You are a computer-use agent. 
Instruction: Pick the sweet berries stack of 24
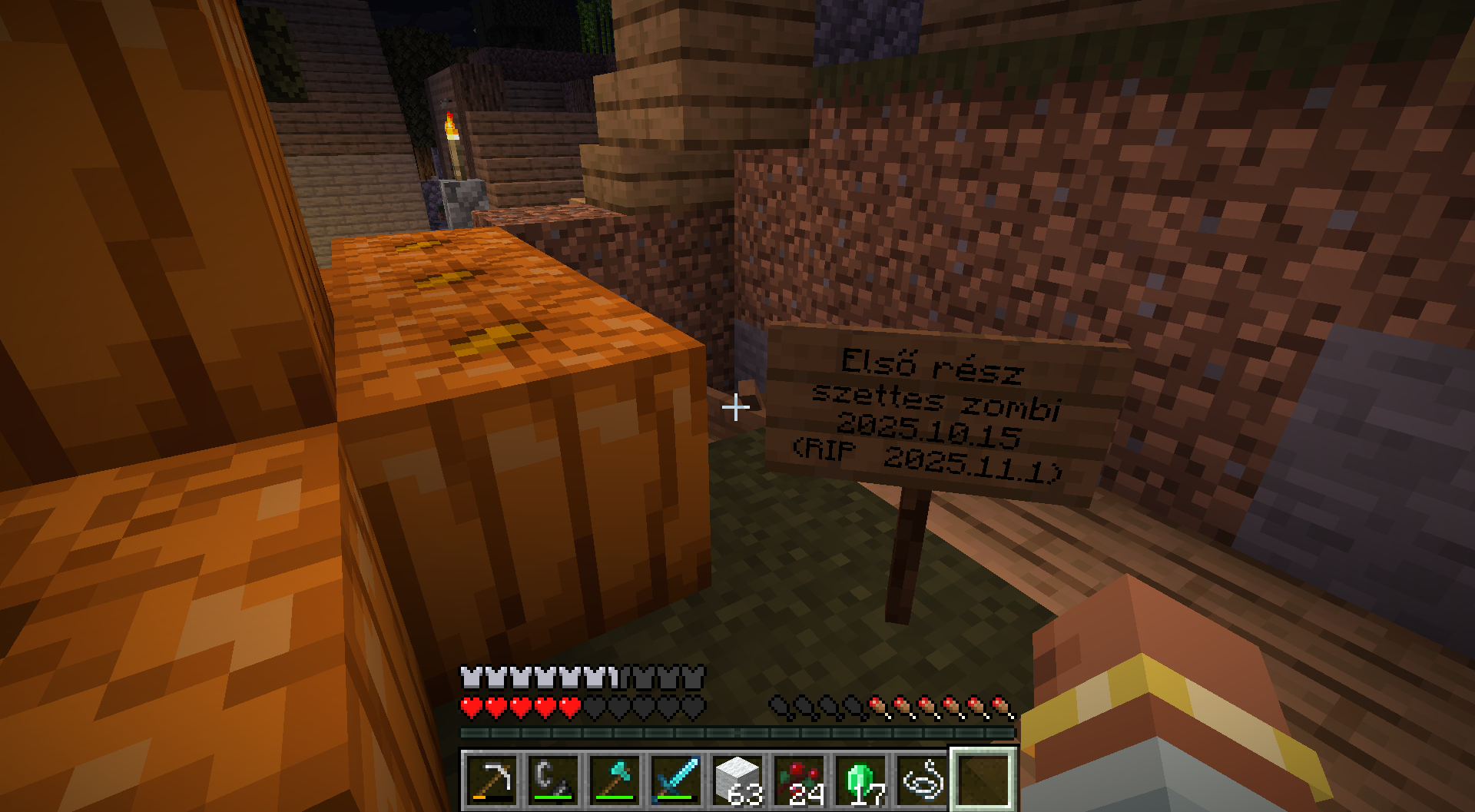coord(799,781)
